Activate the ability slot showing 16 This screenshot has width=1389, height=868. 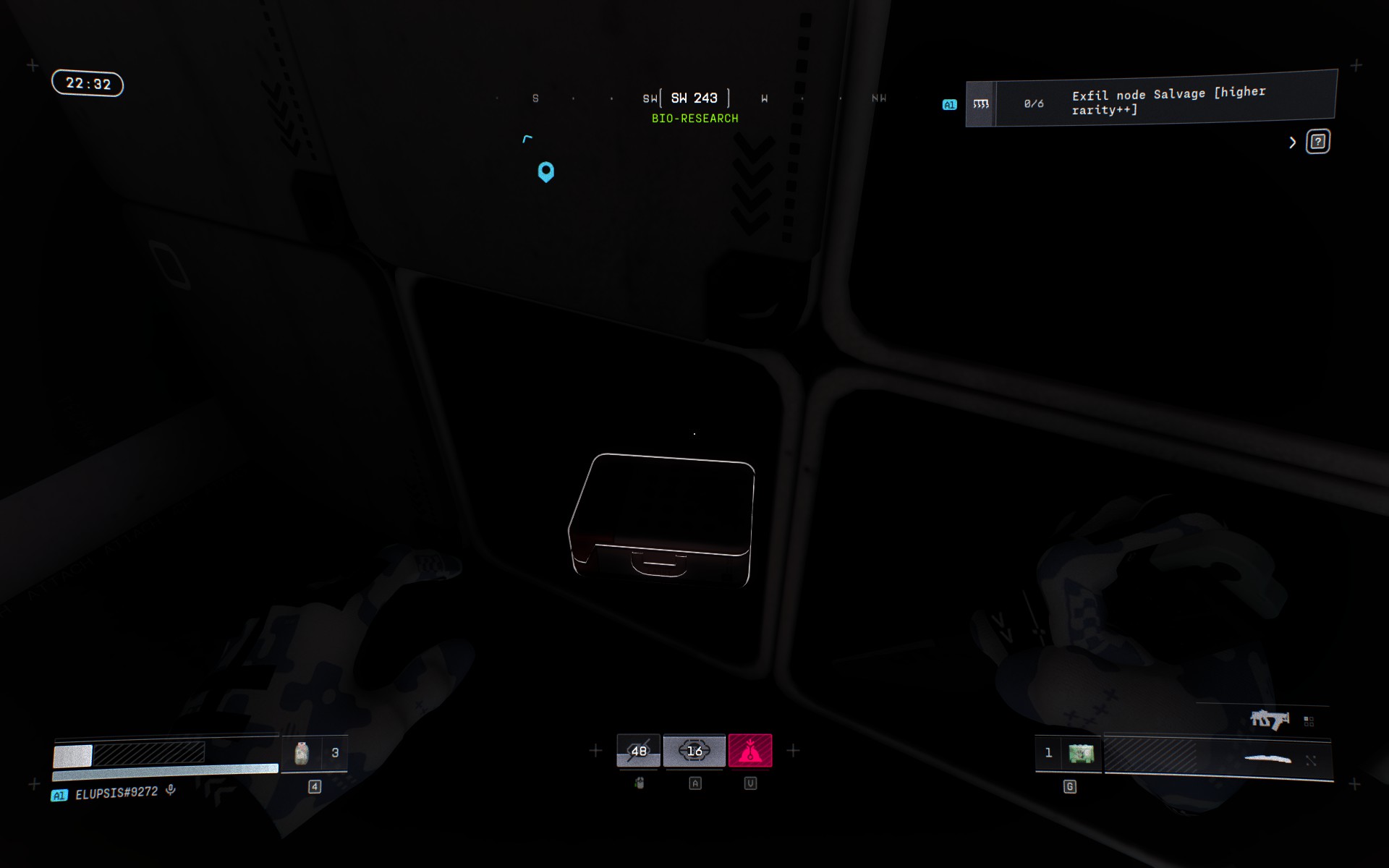694,751
